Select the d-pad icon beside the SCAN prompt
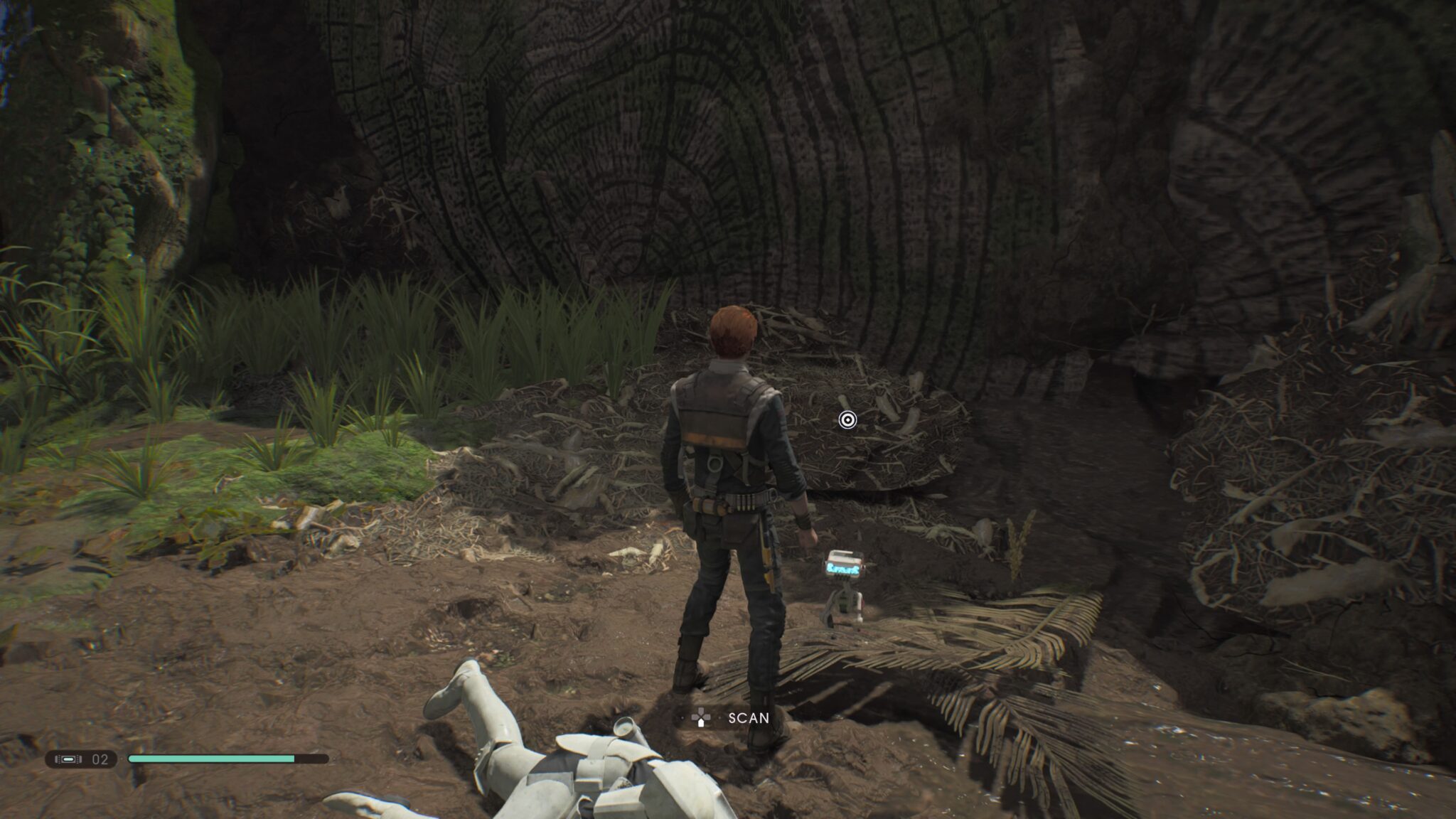Viewport: 1456px width, 819px height. tap(701, 717)
